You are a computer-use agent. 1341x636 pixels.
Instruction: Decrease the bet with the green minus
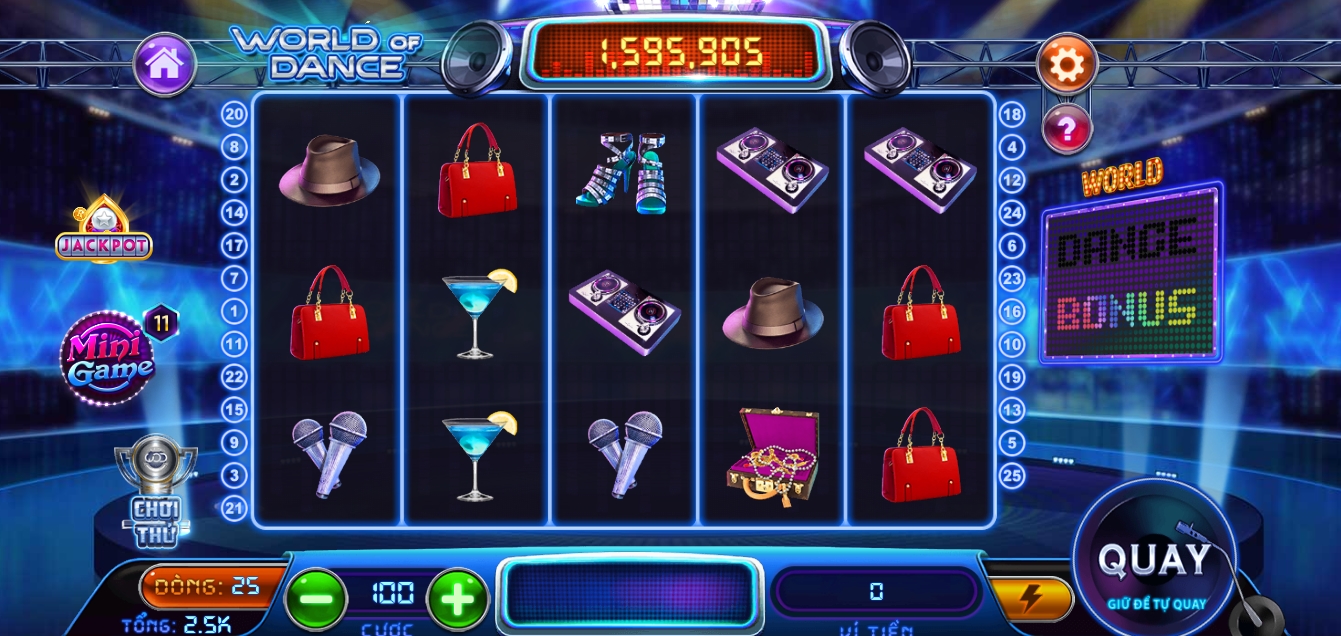point(316,598)
